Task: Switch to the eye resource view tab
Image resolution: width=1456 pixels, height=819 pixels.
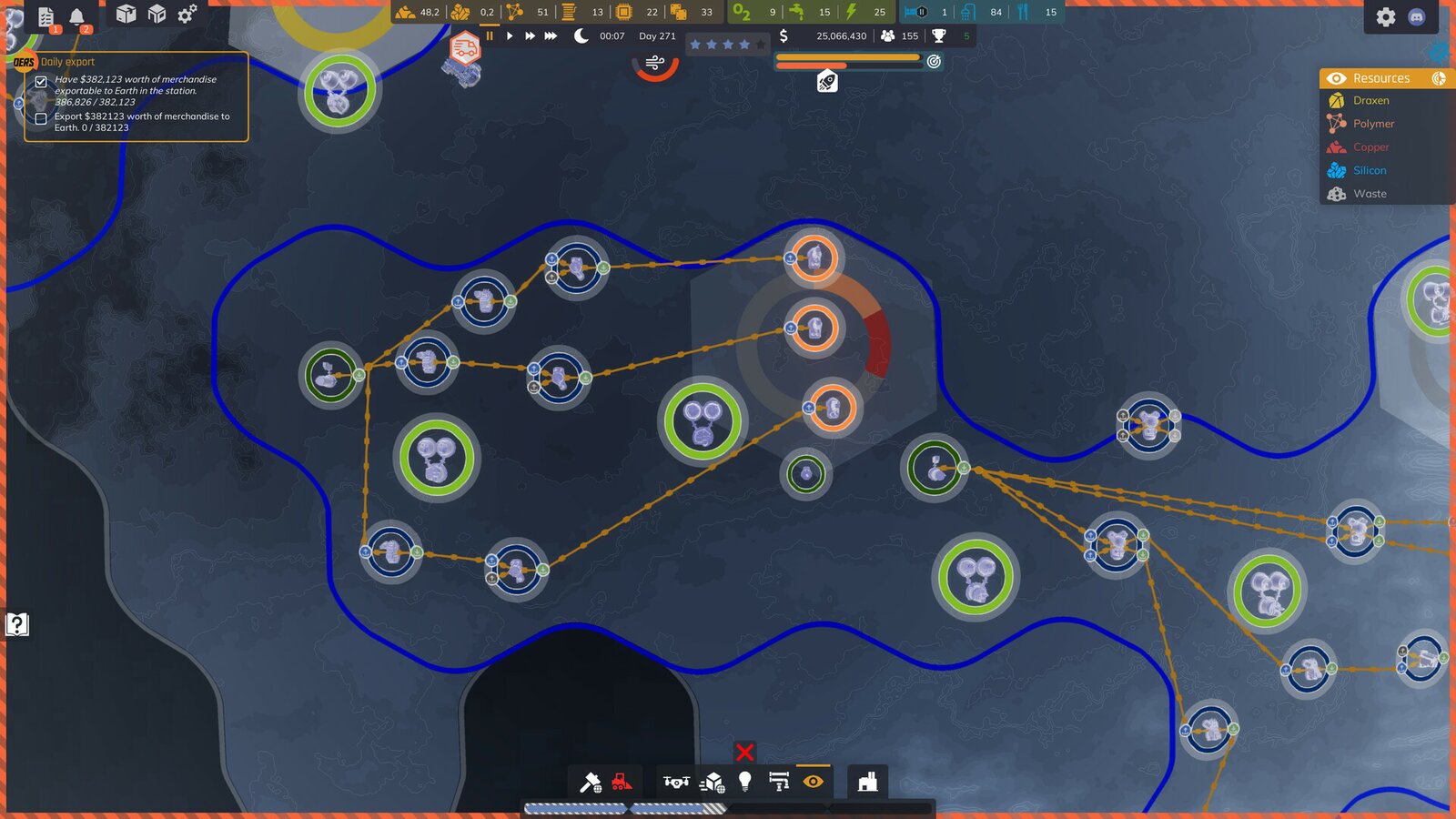Action: click(1335, 78)
